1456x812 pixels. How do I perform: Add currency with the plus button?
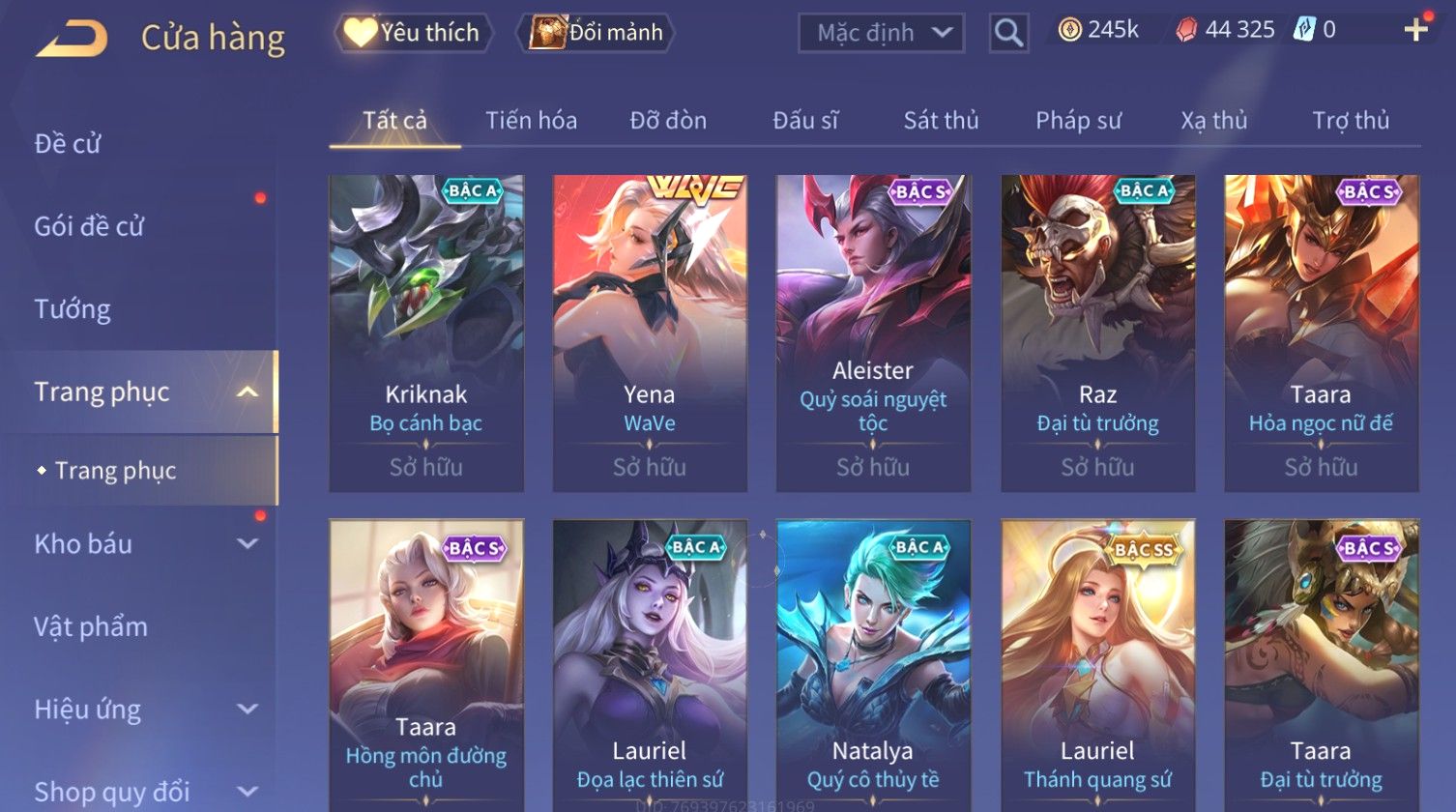pyautogui.click(x=1415, y=30)
